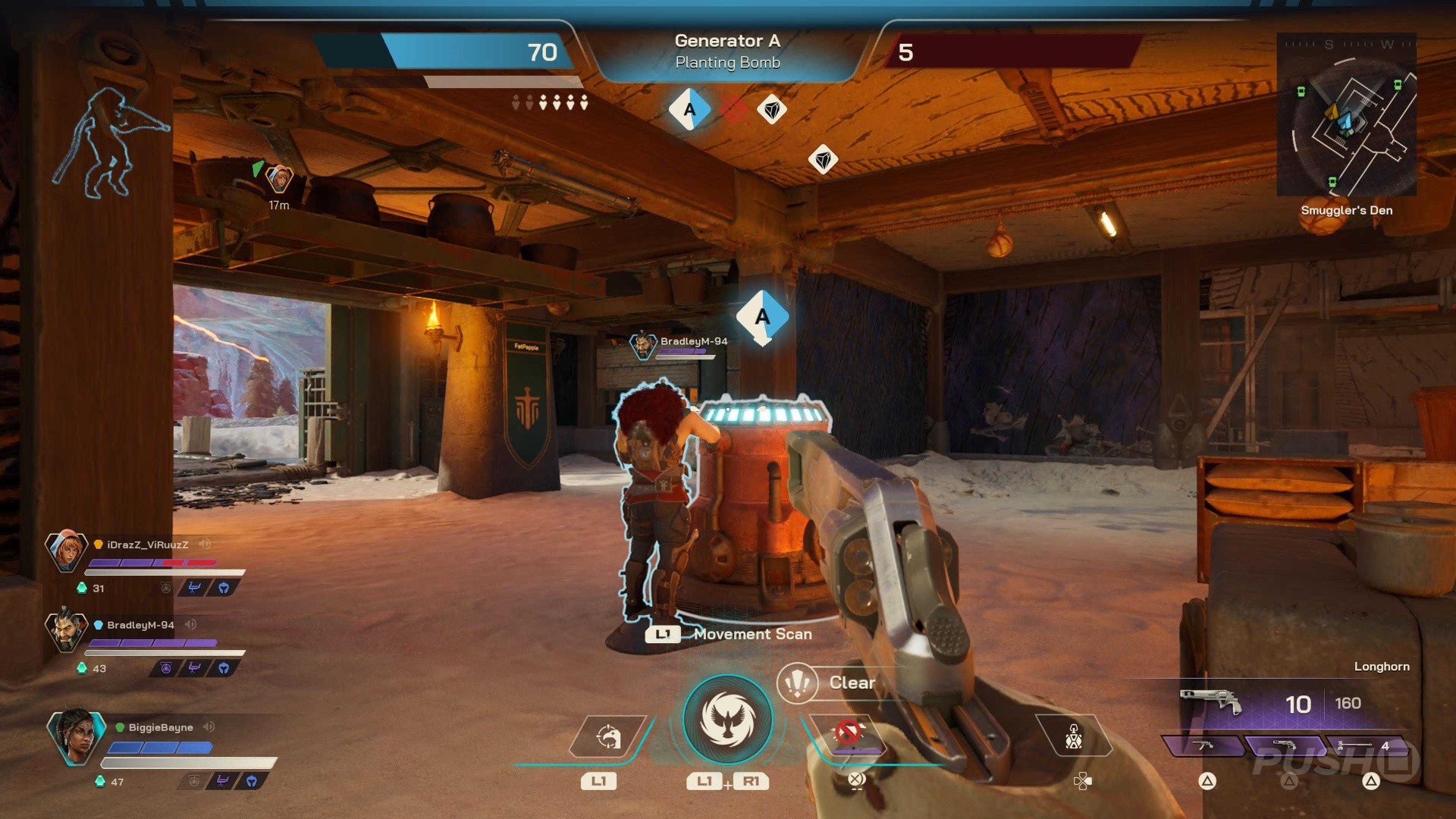Toggle the speaker icon beside BiggieBayne
The image size is (1456, 819).
point(209,727)
